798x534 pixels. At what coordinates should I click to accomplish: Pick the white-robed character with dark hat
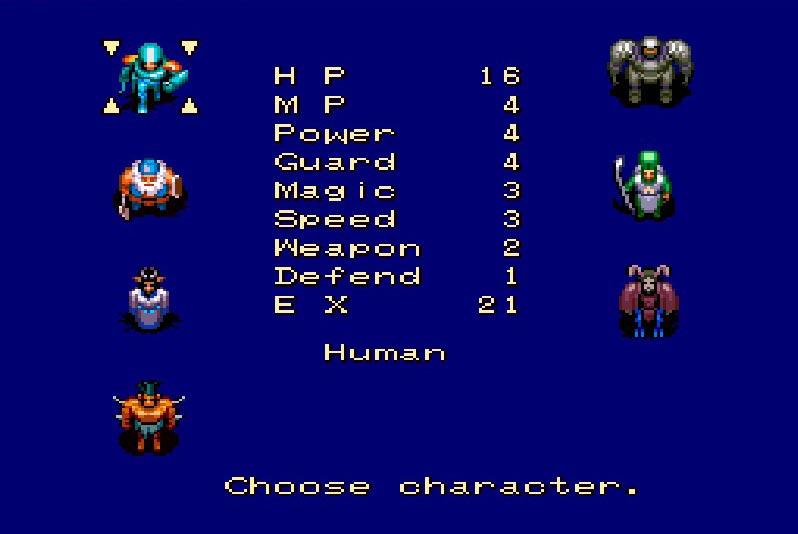pos(150,299)
